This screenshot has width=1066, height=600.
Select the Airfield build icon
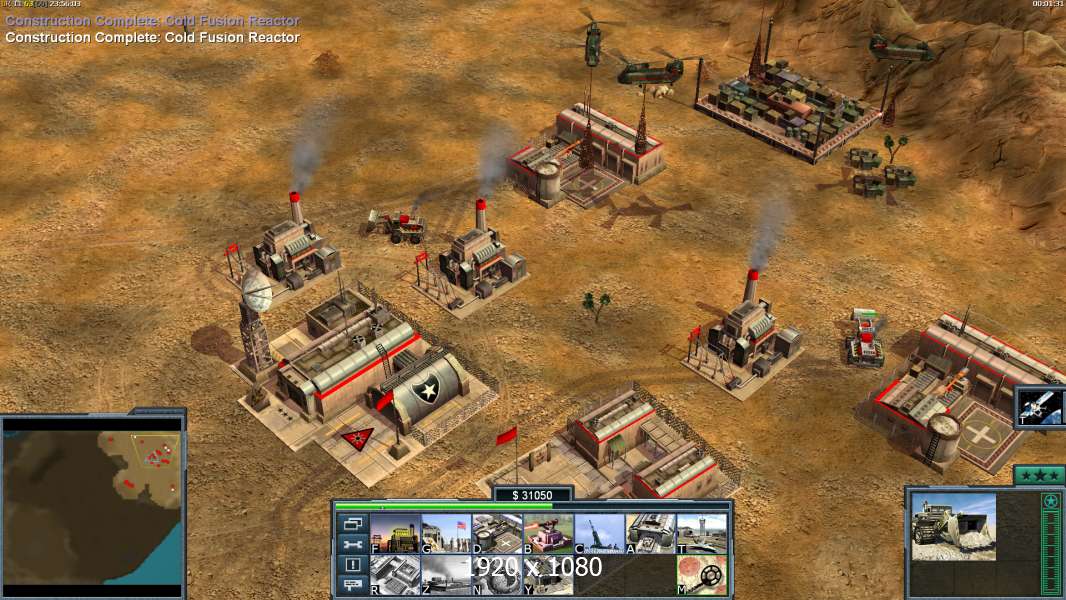[x=701, y=533]
